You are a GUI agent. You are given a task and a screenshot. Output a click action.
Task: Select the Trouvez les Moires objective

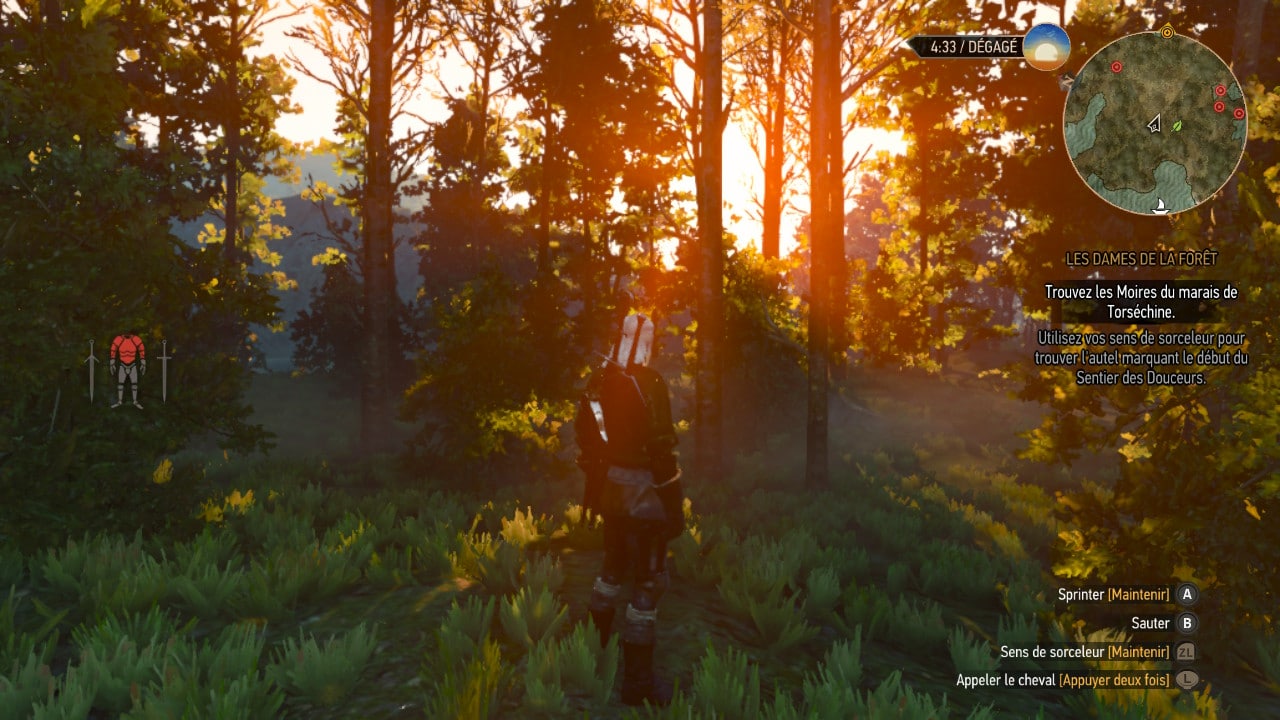pos(1141,300)
